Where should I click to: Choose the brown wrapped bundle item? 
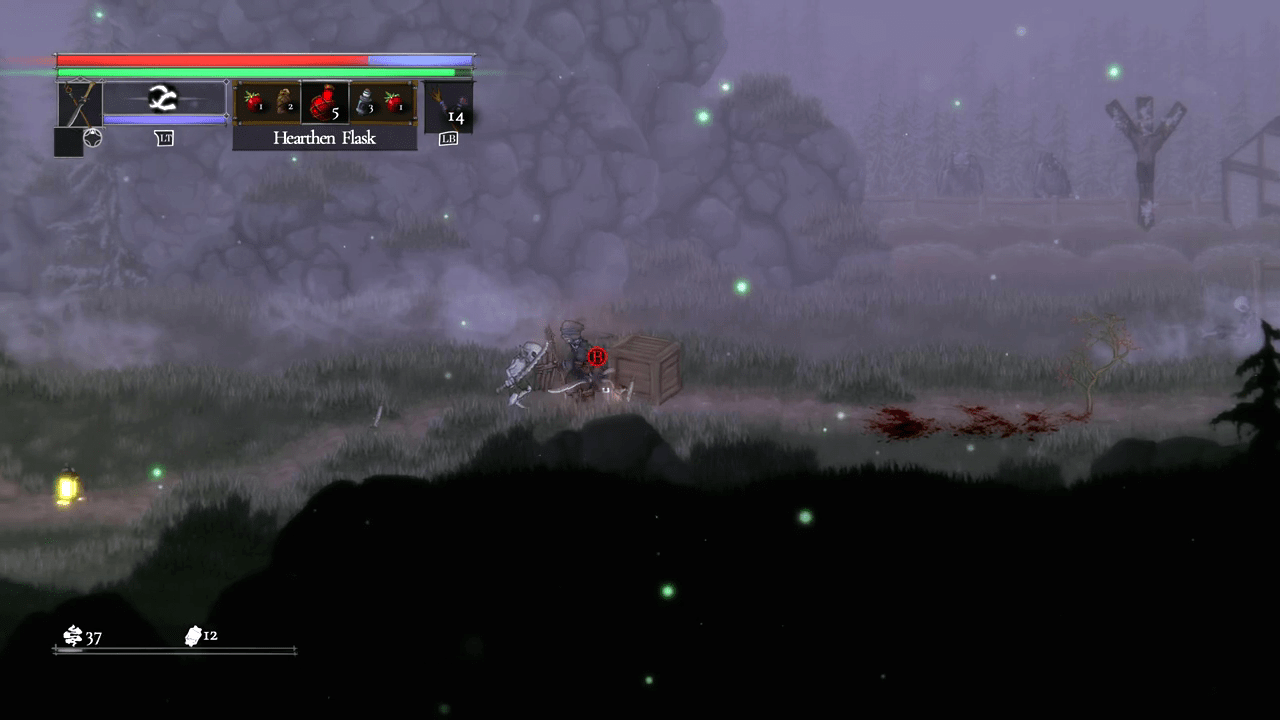tap(284, 102)
